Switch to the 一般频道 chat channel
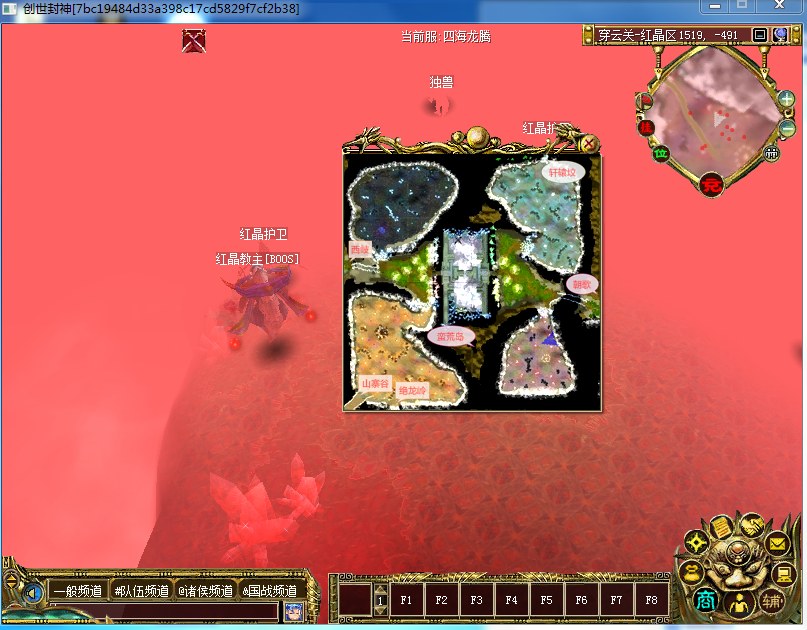 (77, 591)
